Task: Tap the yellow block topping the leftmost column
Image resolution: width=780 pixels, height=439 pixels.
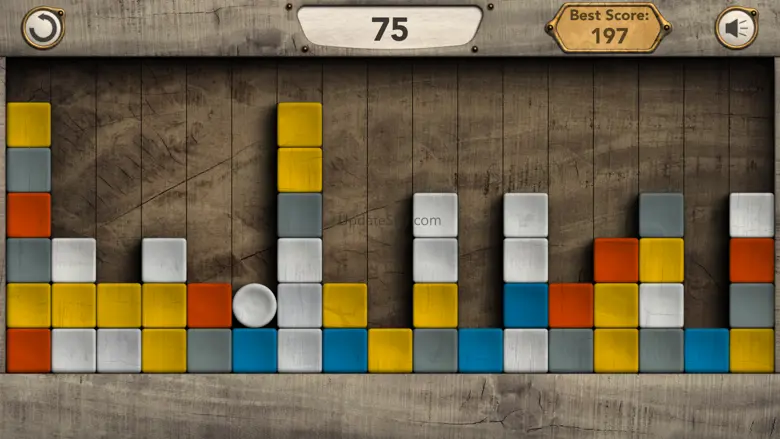Action: click(x=29, y=124)
